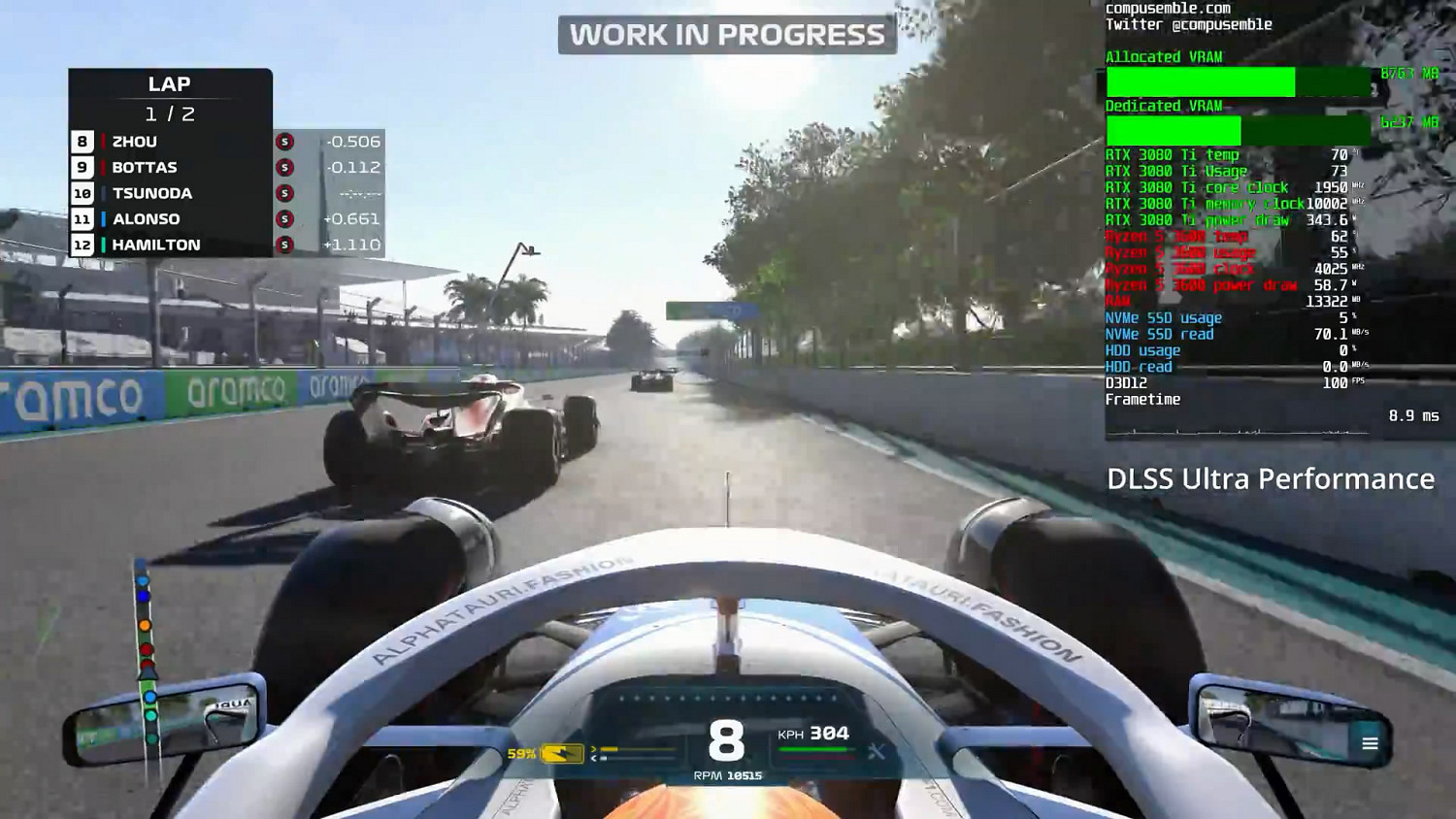Click the ERS battery icon on the dashboard
Screen dimensions: 1456x819
[560, 754]
